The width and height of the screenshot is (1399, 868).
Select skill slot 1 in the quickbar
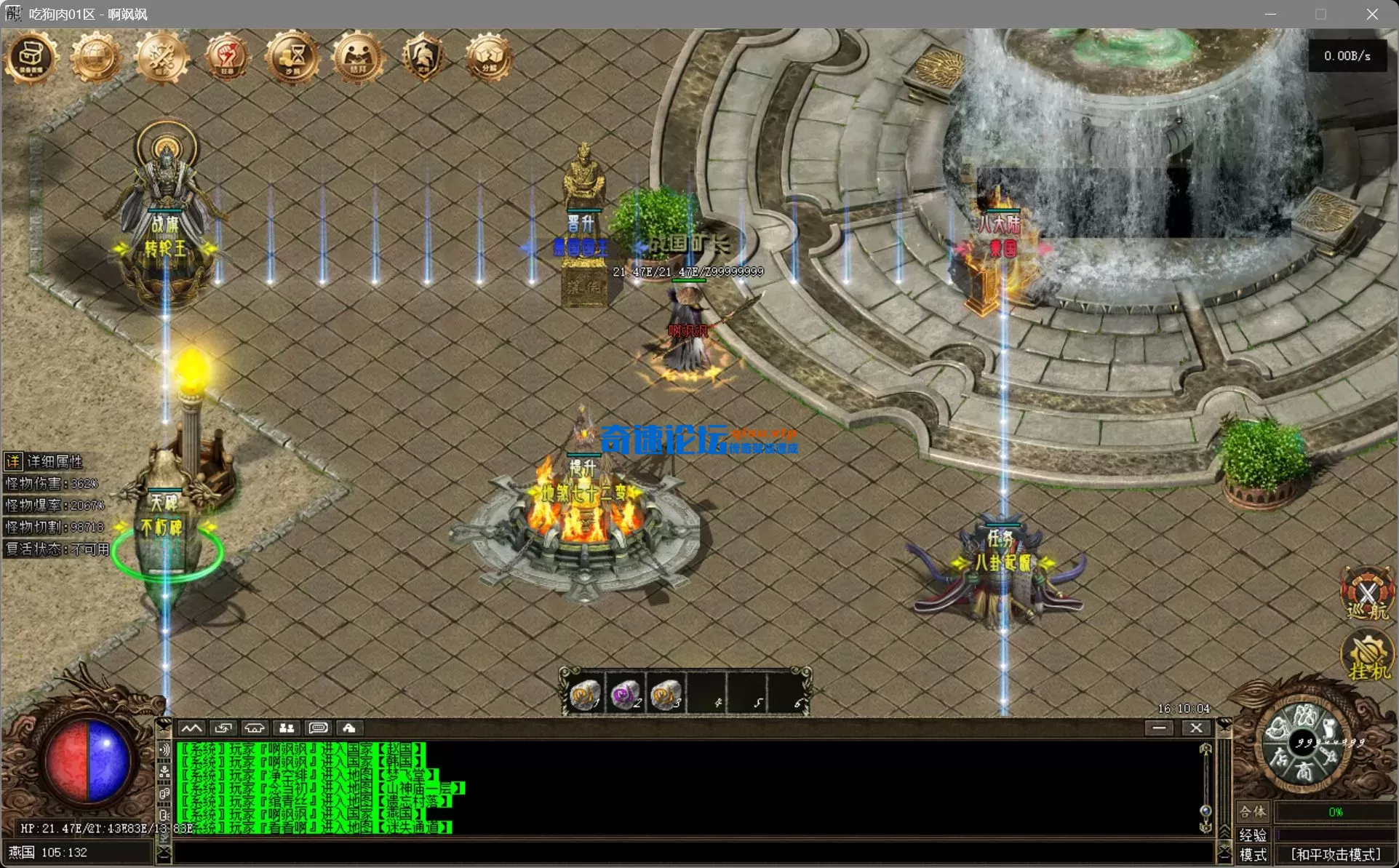click(586, 694)
